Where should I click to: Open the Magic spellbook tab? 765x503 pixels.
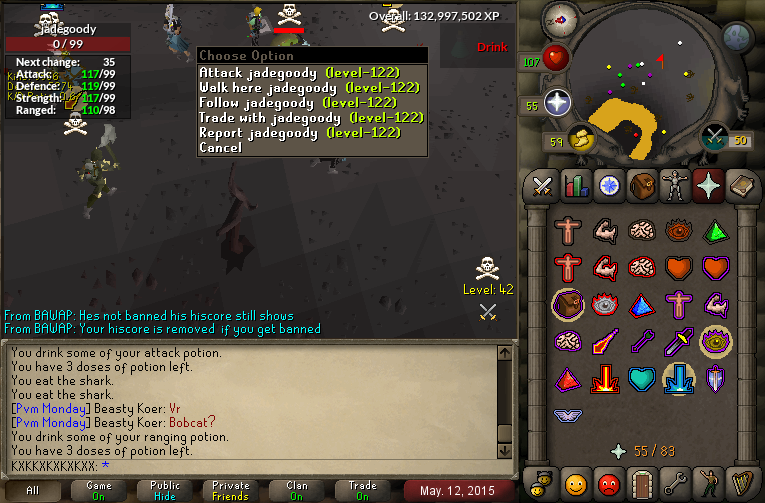tap(740, 186)
